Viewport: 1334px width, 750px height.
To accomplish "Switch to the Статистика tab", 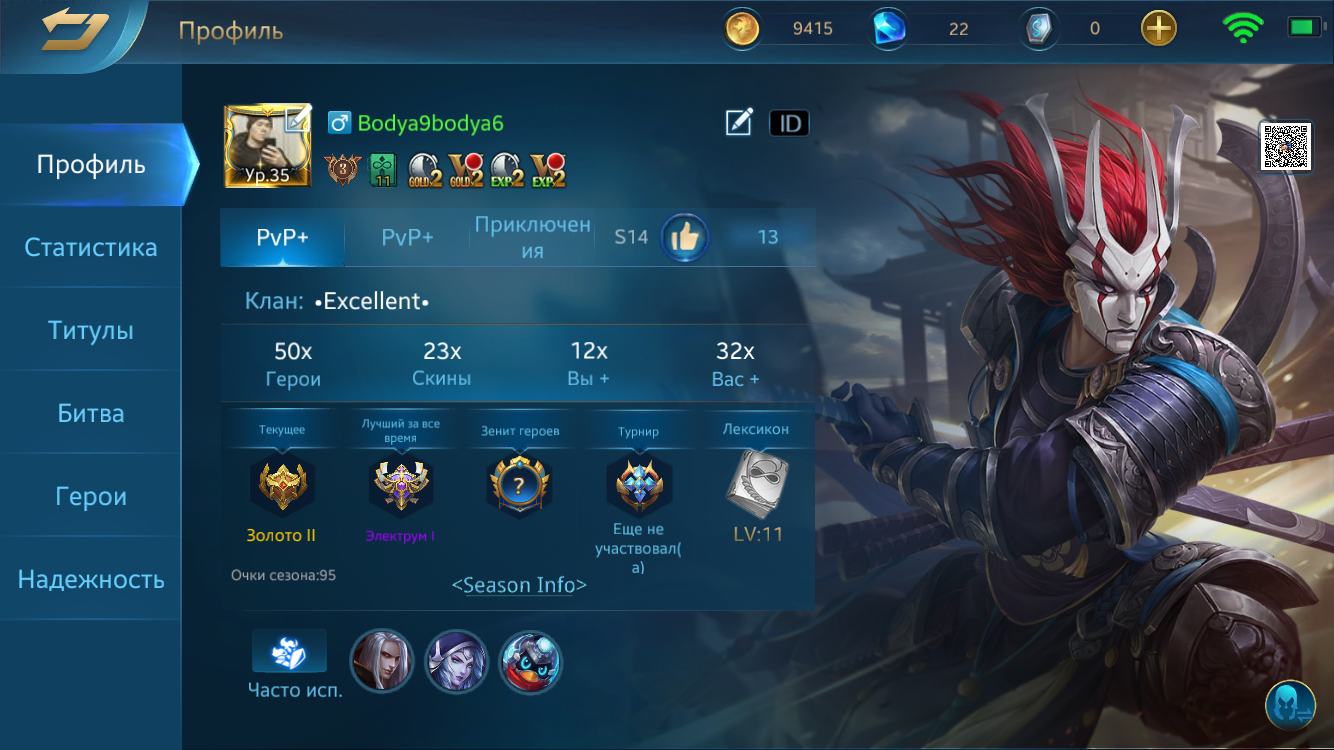I will pyautogui.click(x=91, y=247).
